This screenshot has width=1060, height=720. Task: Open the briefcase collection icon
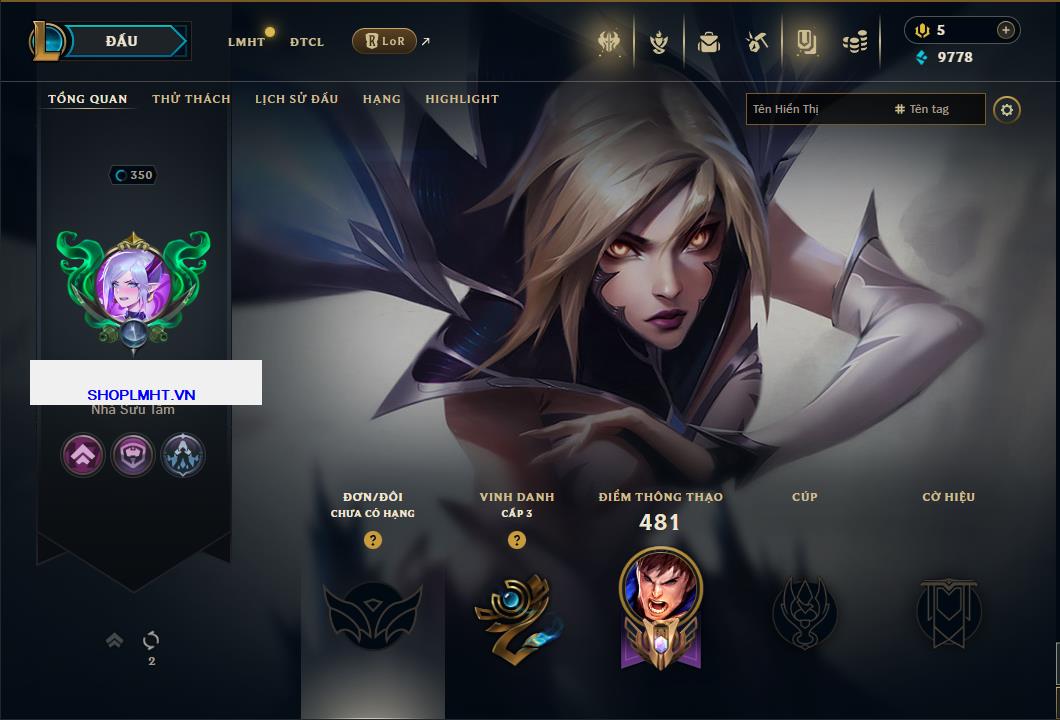click(709, 42)
